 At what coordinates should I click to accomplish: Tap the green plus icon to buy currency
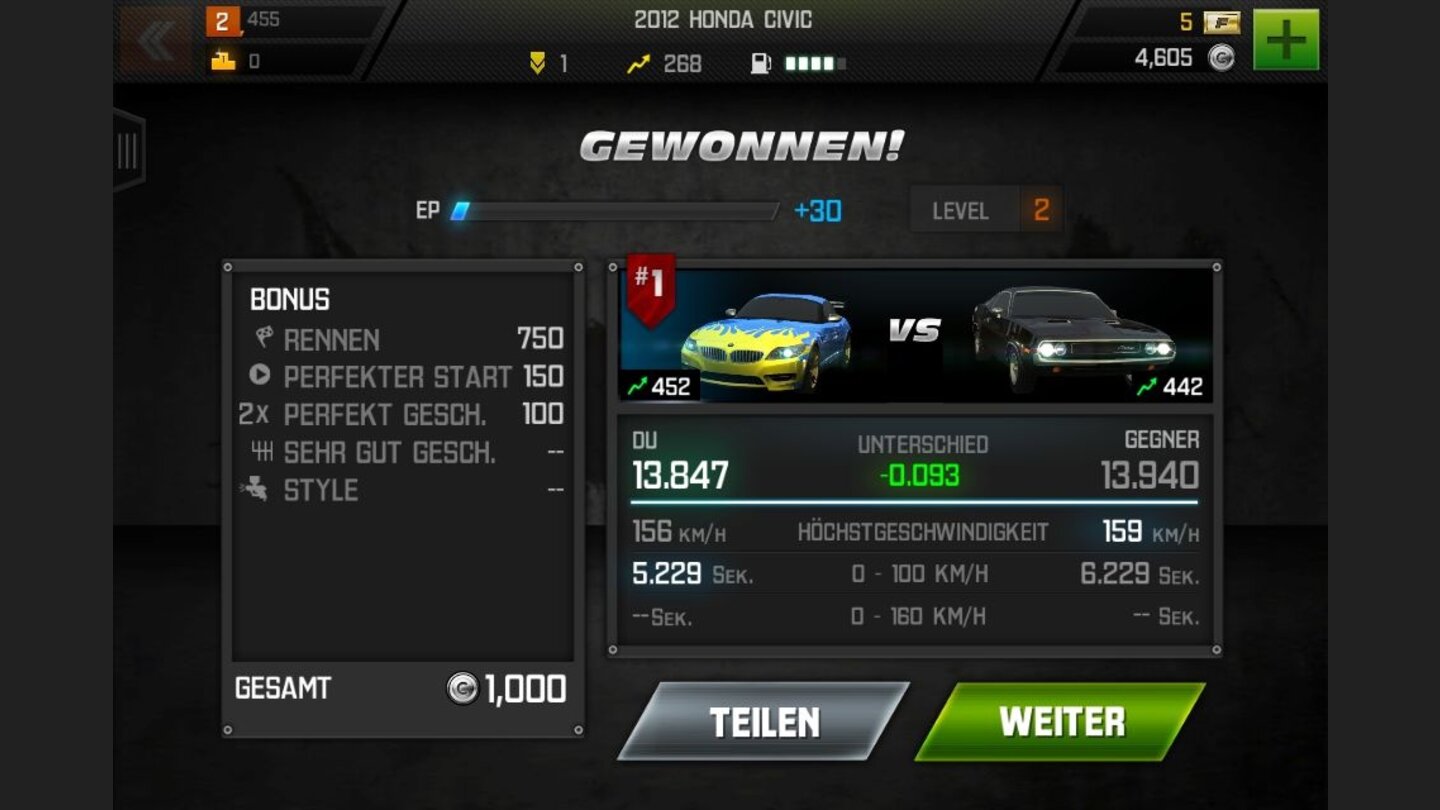pyautogui.click(x=1285, y=37)
